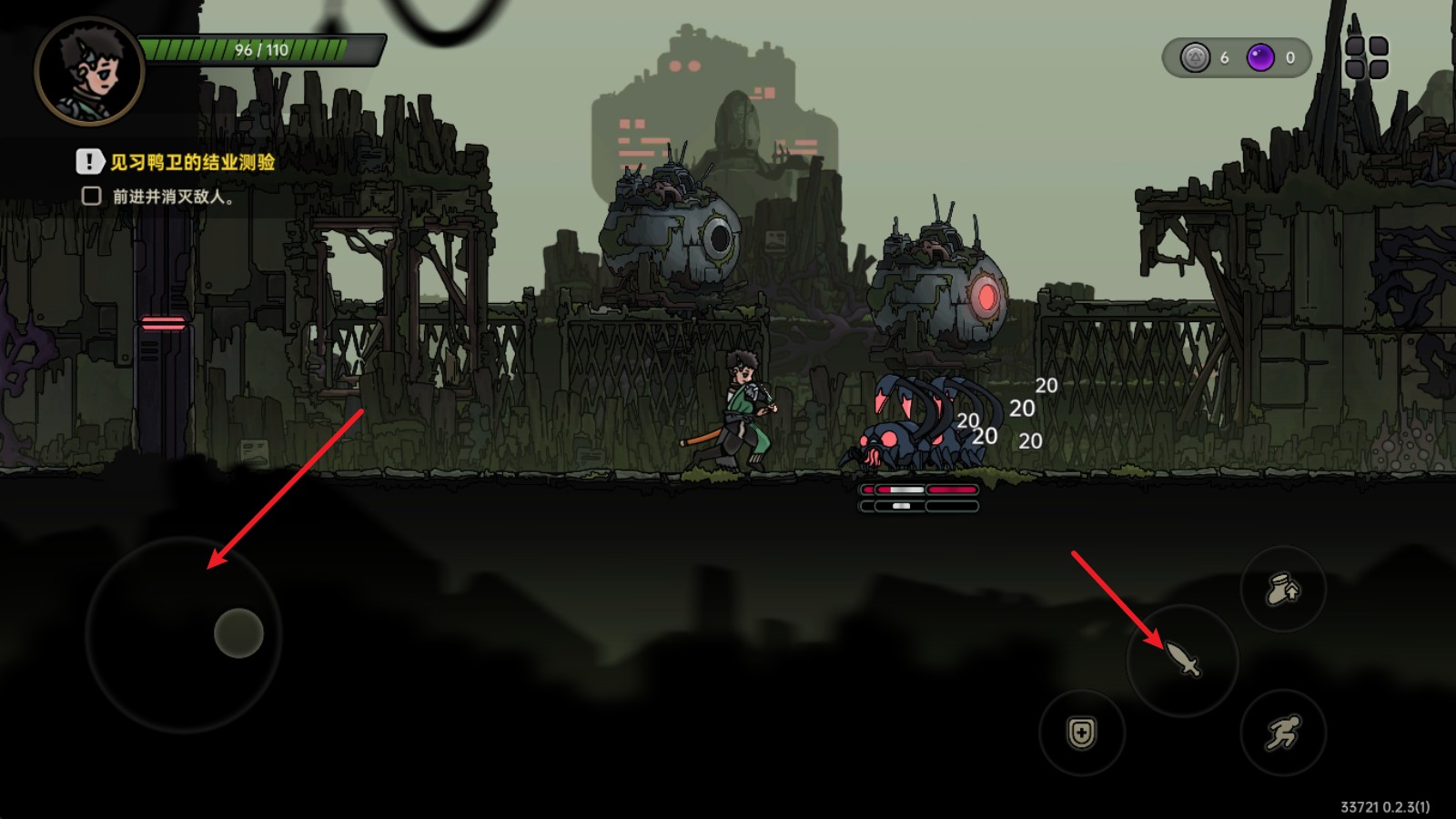Viewport: 1456px width, 819px height.
Task: Select the silver coin currency icon
Action: (1195, 58)
